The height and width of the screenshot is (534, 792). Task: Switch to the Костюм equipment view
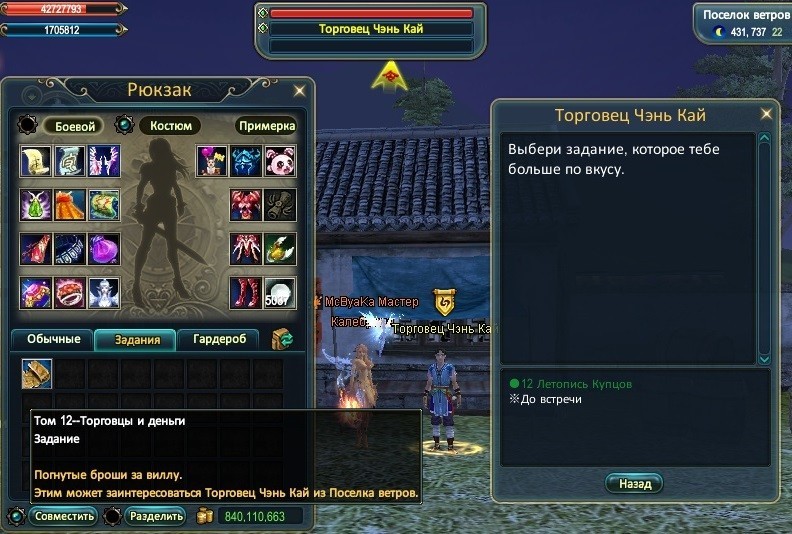coord(169,126)
